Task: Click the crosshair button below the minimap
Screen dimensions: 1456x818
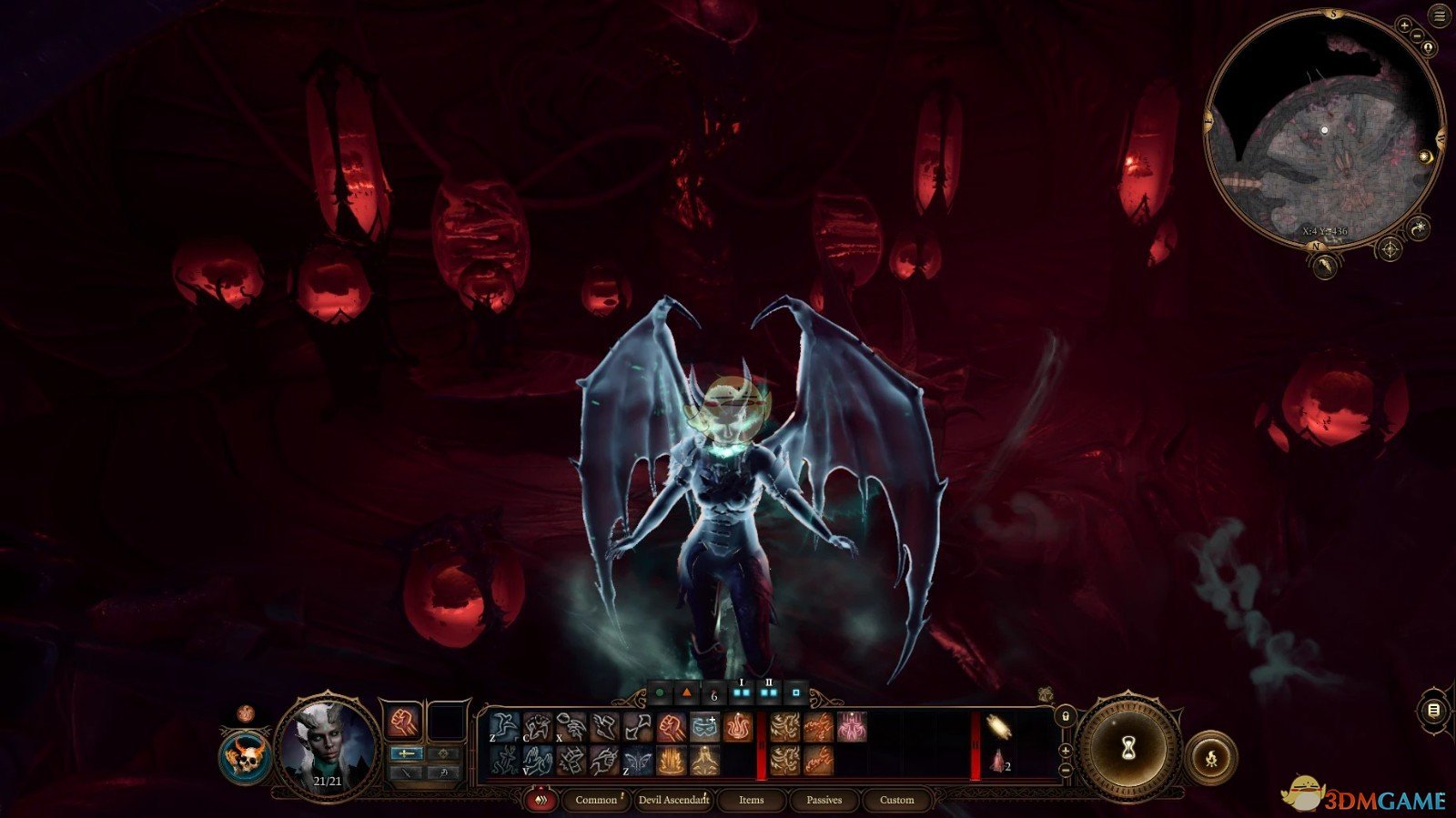Action: point(1391,248)
